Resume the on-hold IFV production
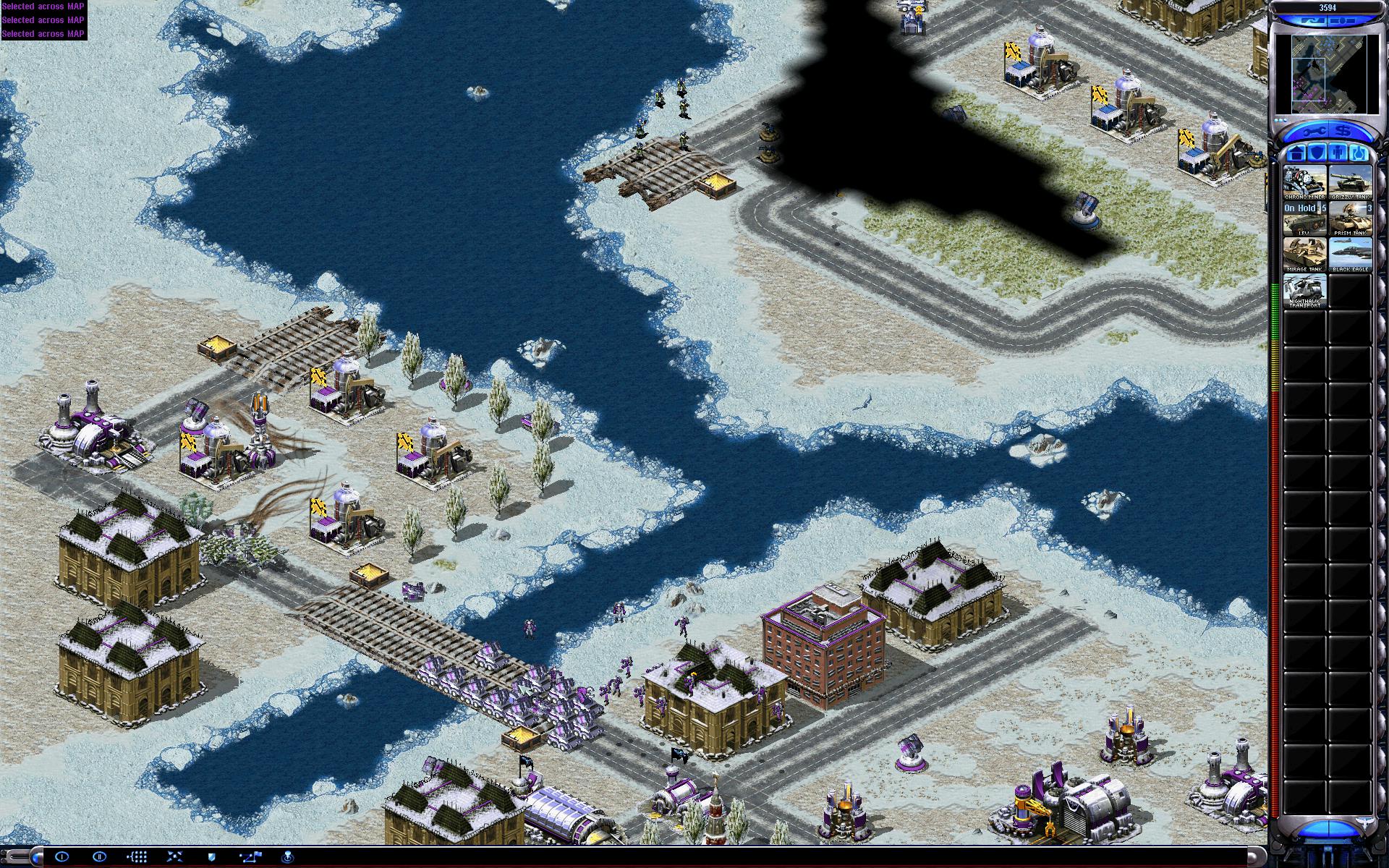 (1305, 218)
